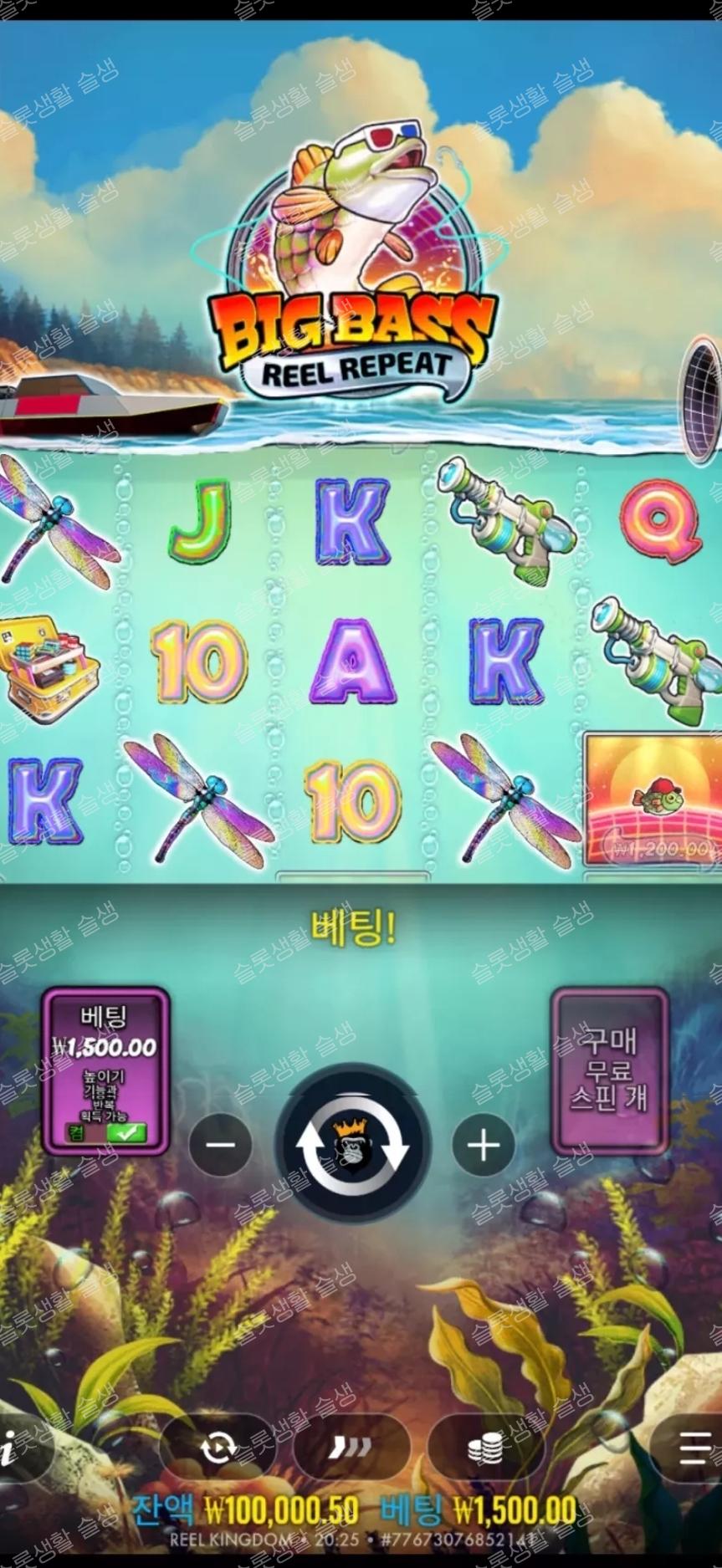Viewport: 722px width, 1568px height.
Task: Spin the reels with the gorilla button
Action: 352,1144
